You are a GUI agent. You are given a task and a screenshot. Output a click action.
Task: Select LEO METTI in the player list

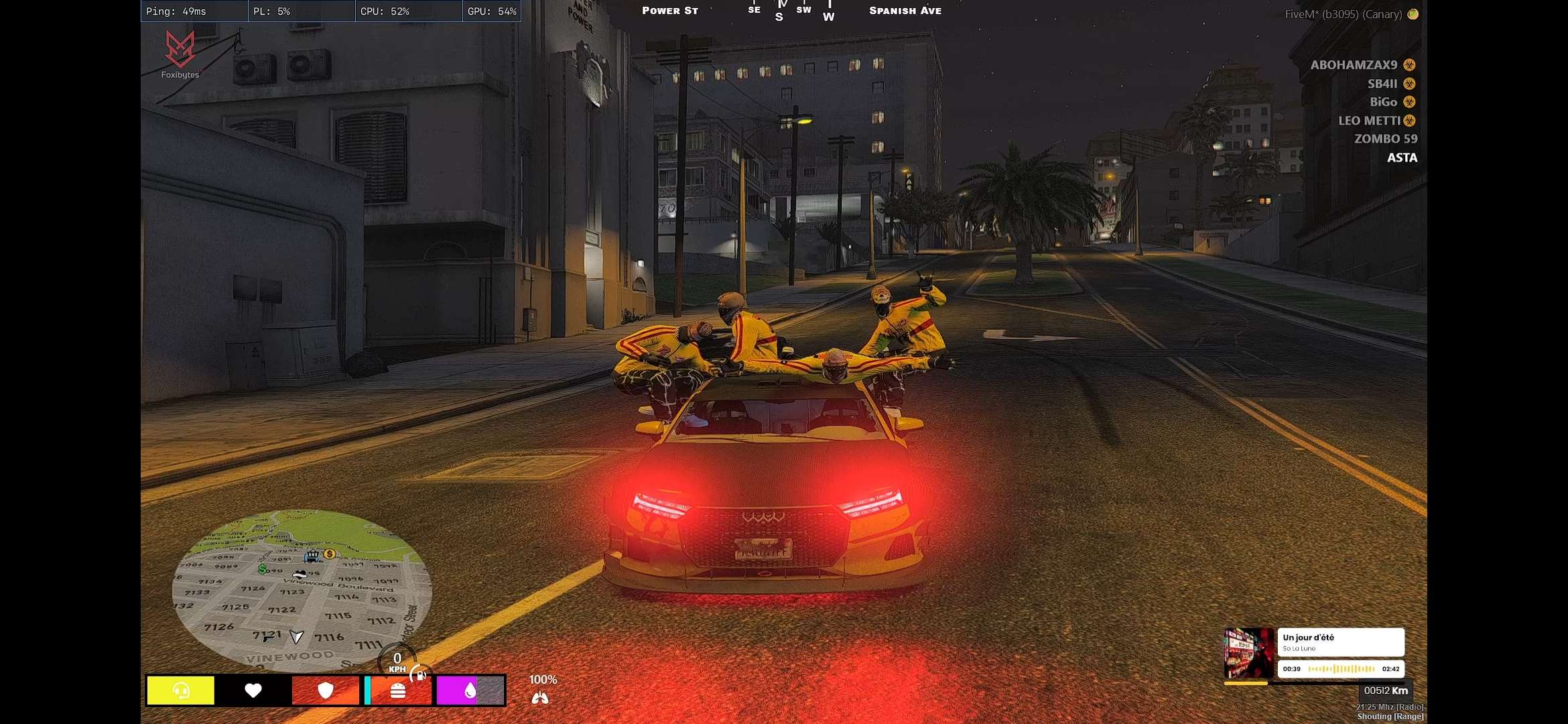1369,121
